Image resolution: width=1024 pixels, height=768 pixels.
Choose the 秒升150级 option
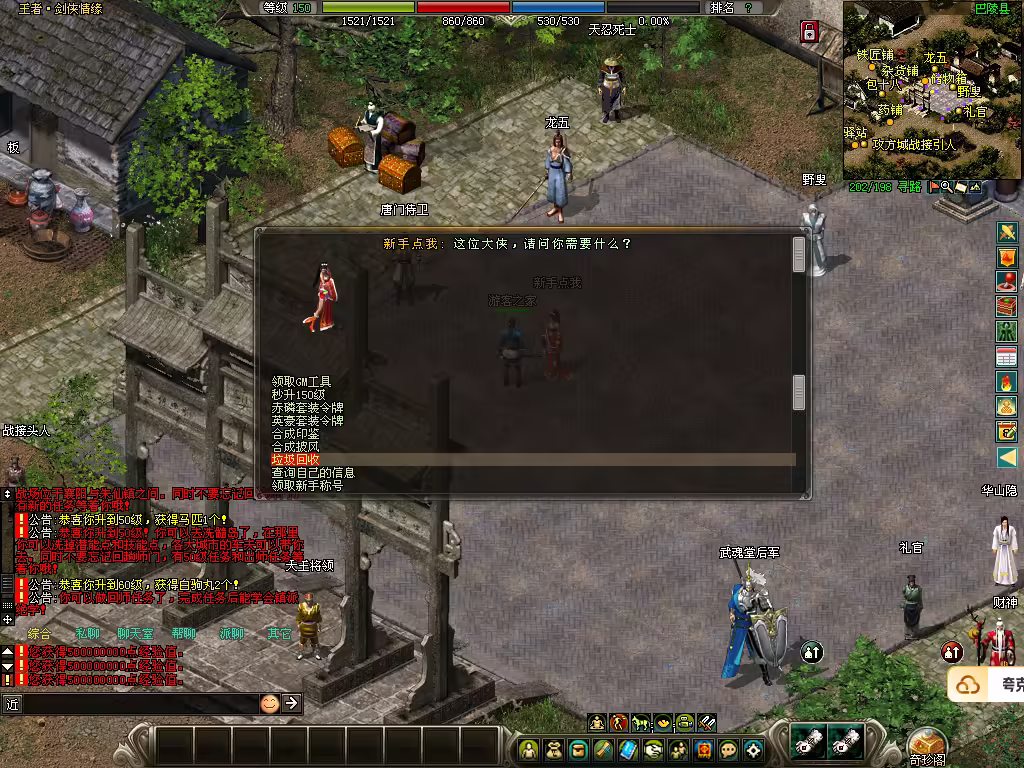point(298,395)
